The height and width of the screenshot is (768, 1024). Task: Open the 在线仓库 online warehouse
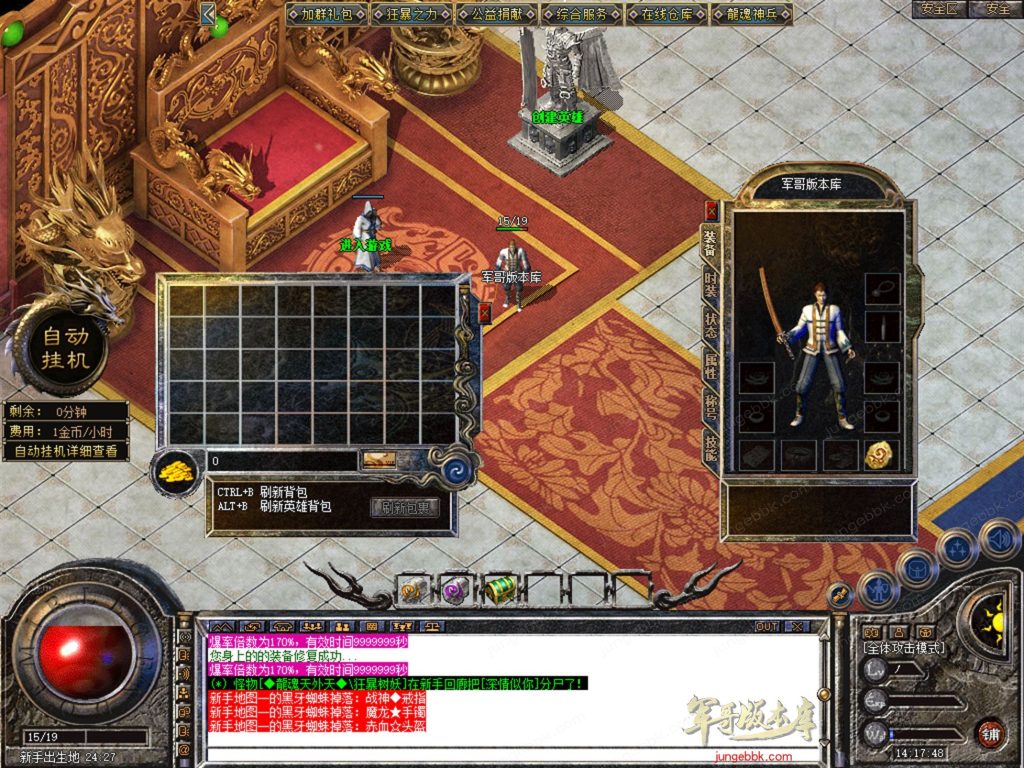(667, 14)
